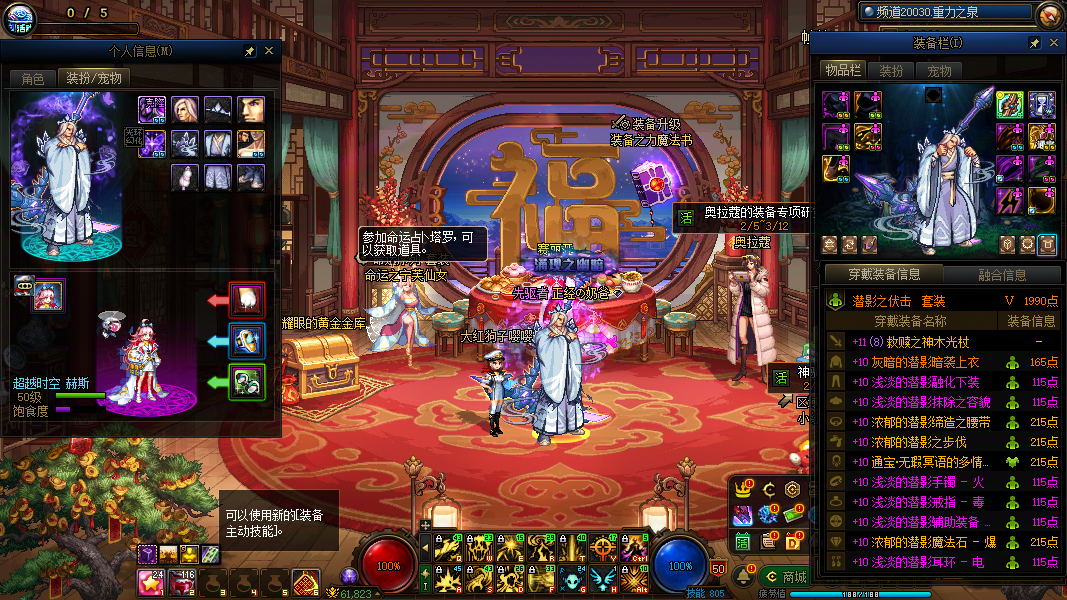Image resolution: width=1067 pixels, height=600 pixels.
Task: Close the personal info window
Action: pyautogui.click(x=269, y=51)
